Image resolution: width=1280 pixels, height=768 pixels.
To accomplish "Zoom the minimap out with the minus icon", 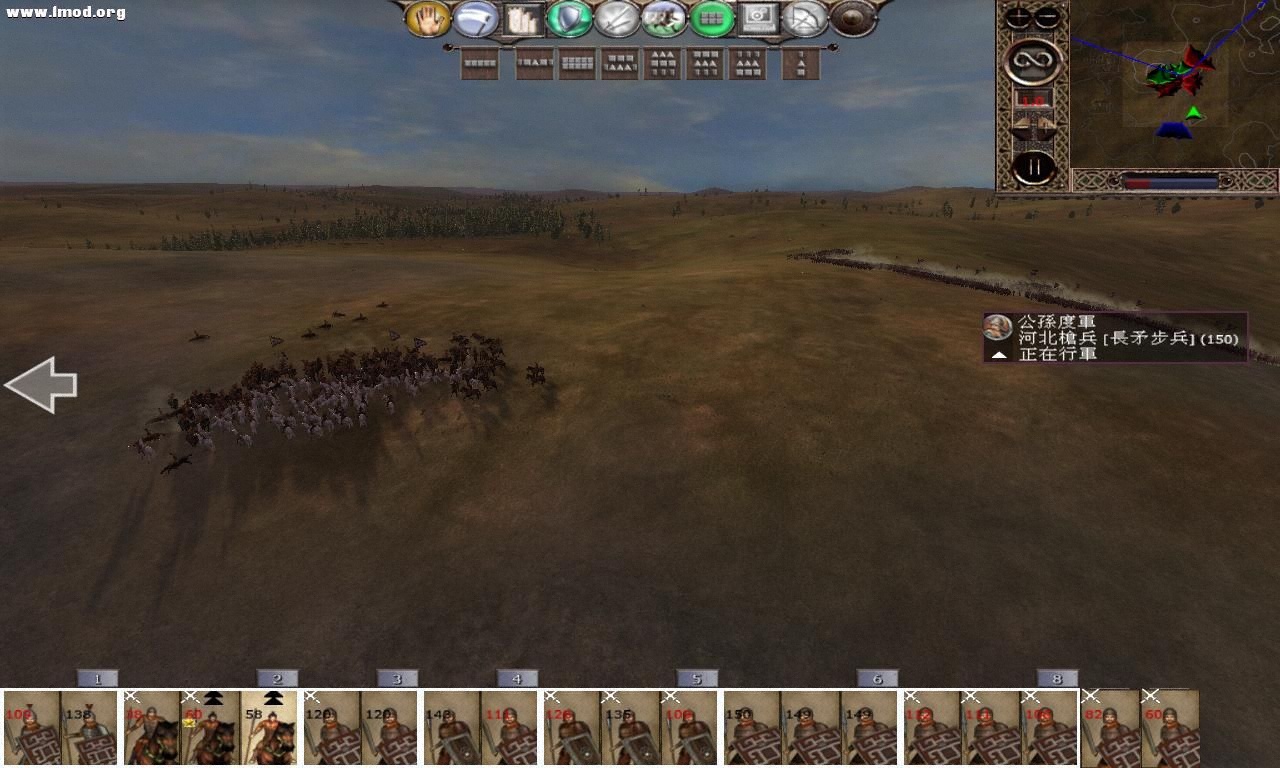I will [x=1048, y=15].
